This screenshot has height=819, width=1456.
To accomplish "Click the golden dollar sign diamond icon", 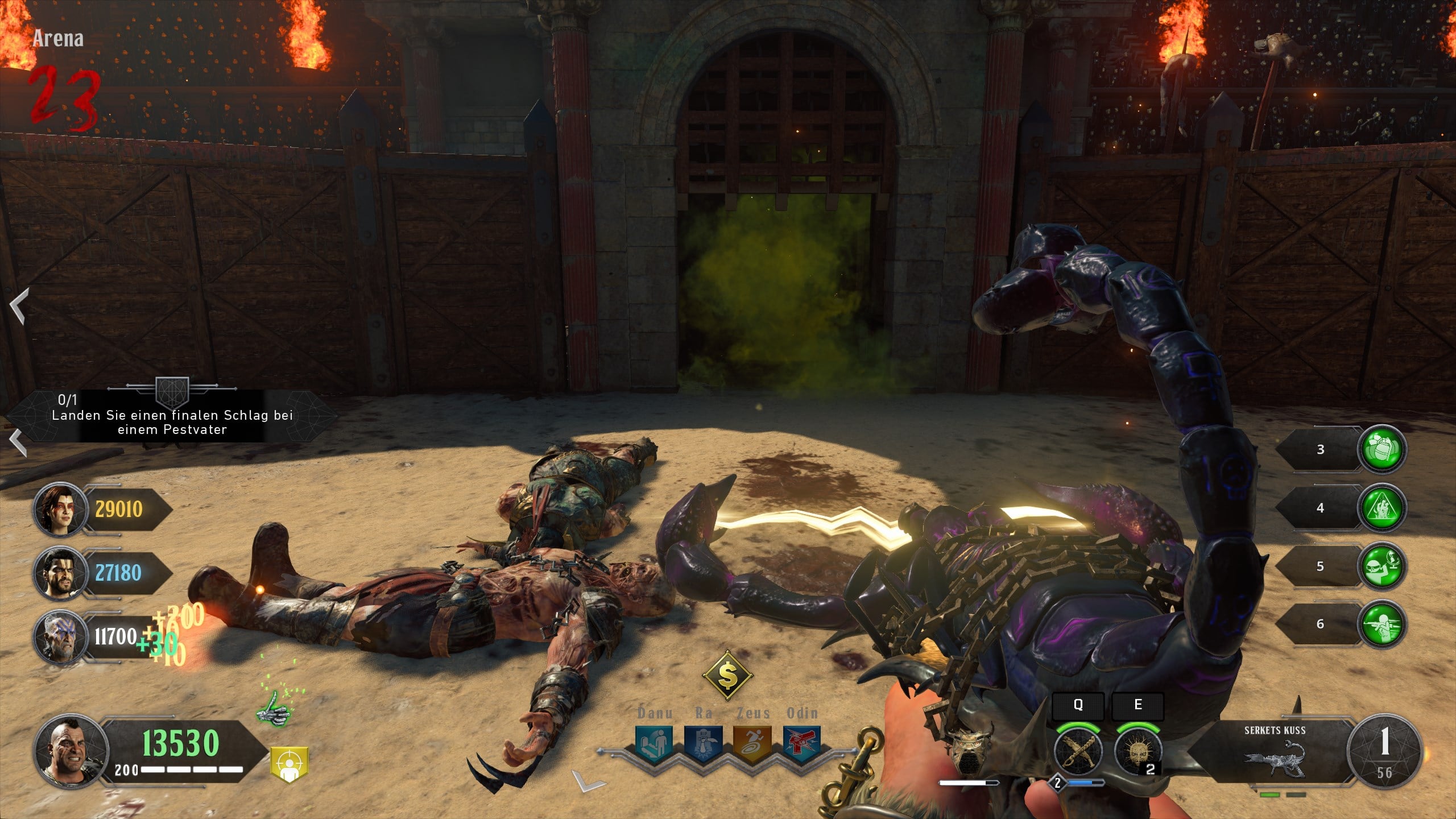I will click(727, 676).
